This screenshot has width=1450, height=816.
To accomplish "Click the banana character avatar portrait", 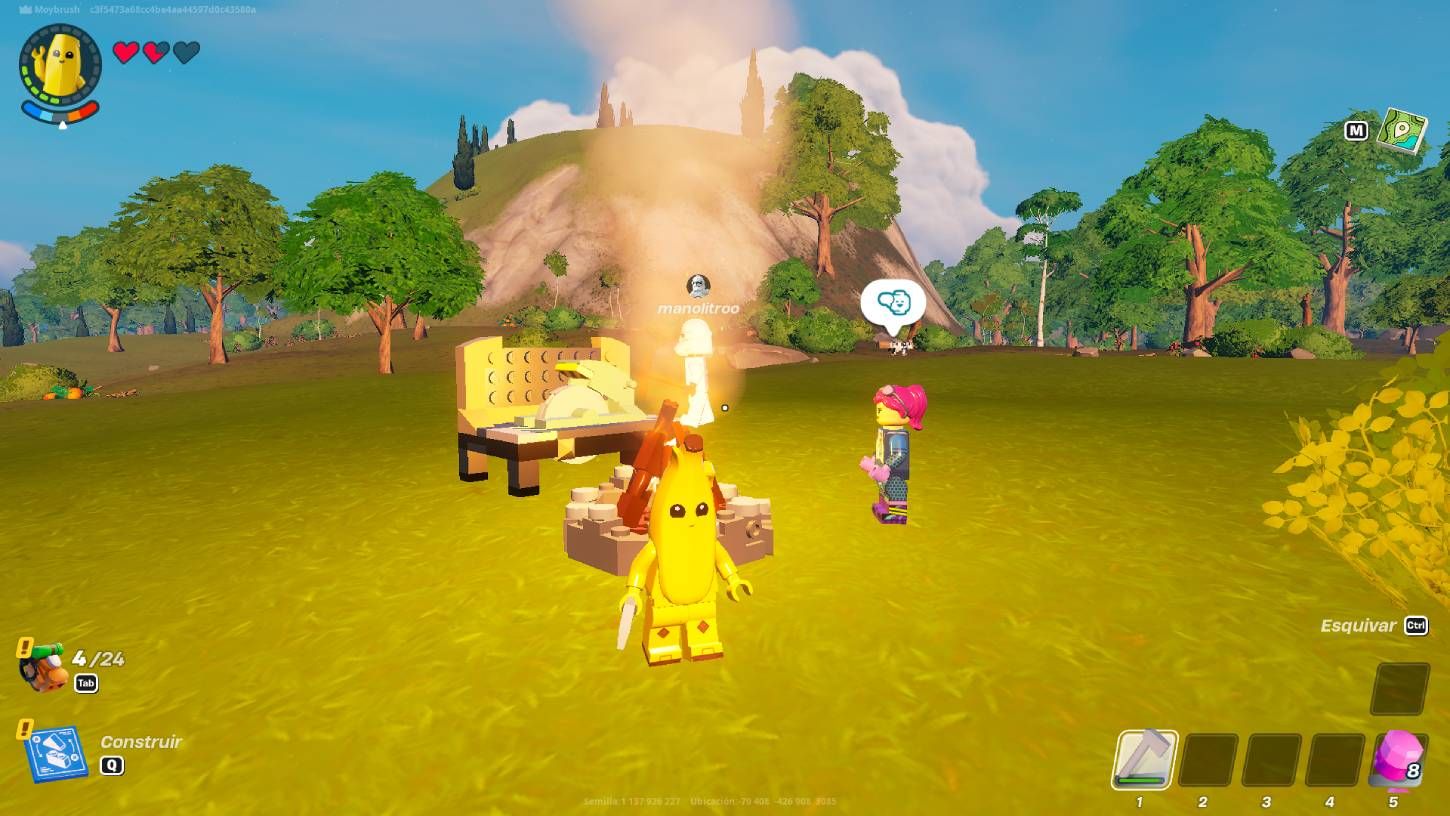I will (58, 64).
